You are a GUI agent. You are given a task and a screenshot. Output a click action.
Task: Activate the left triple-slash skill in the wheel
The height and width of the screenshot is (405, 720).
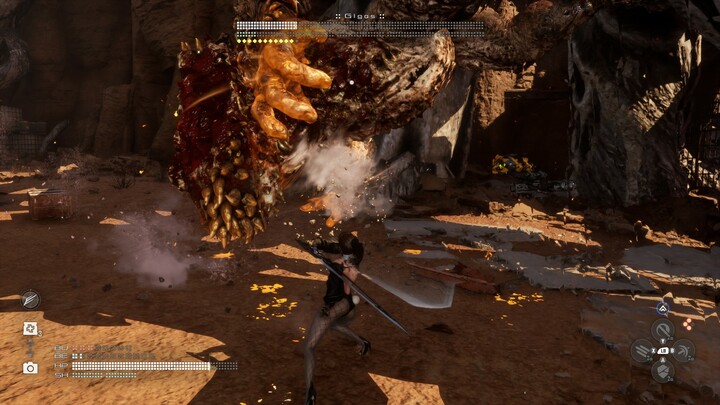(x=642, y=351)
